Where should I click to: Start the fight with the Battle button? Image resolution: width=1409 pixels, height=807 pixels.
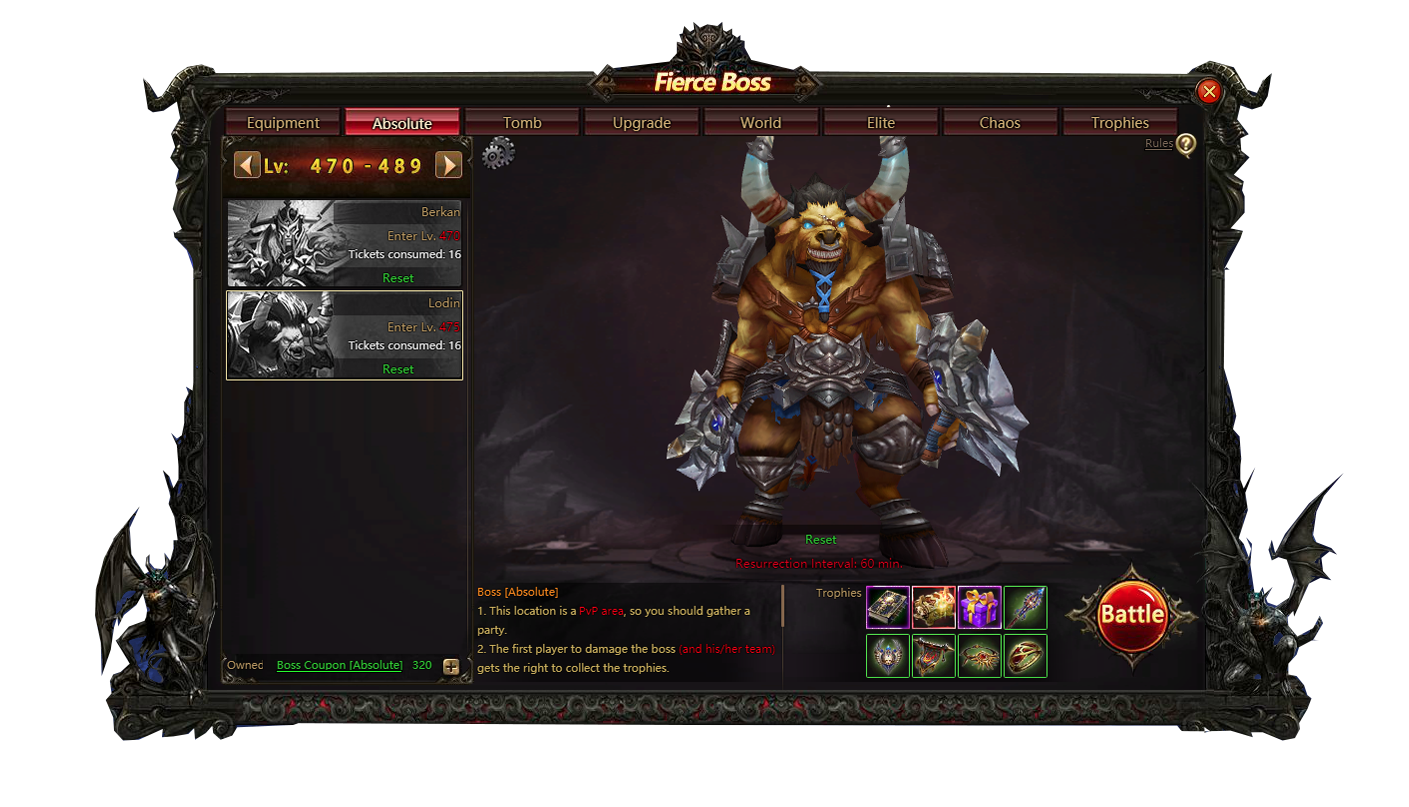1131,614
